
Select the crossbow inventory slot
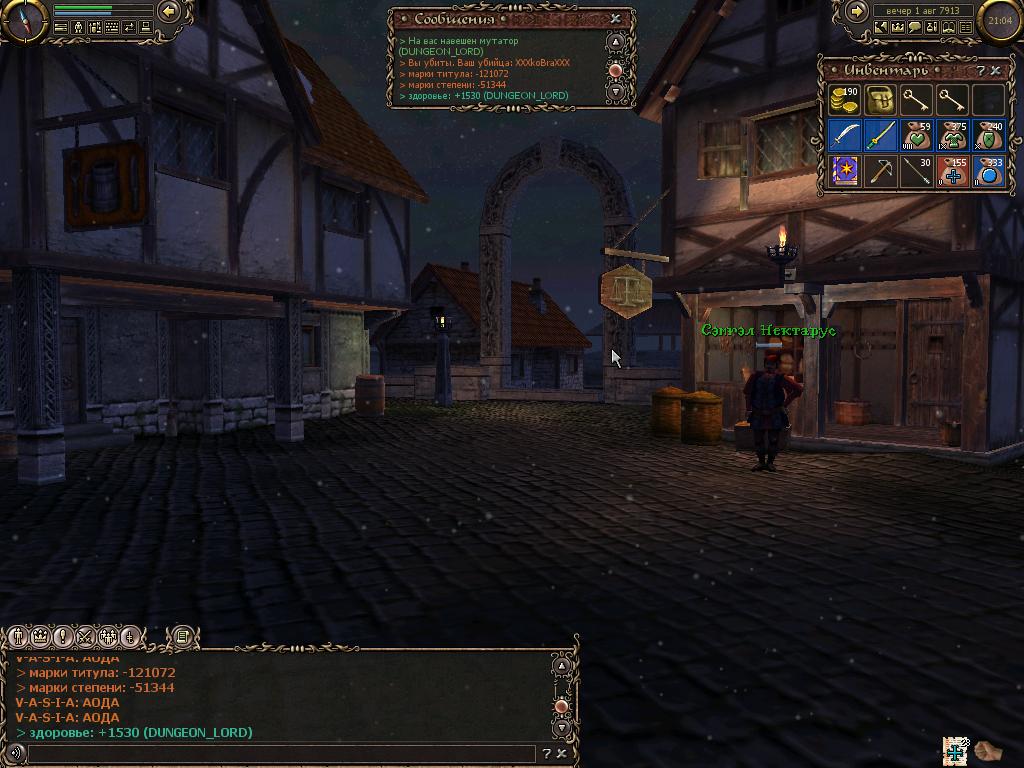(880, 170)
